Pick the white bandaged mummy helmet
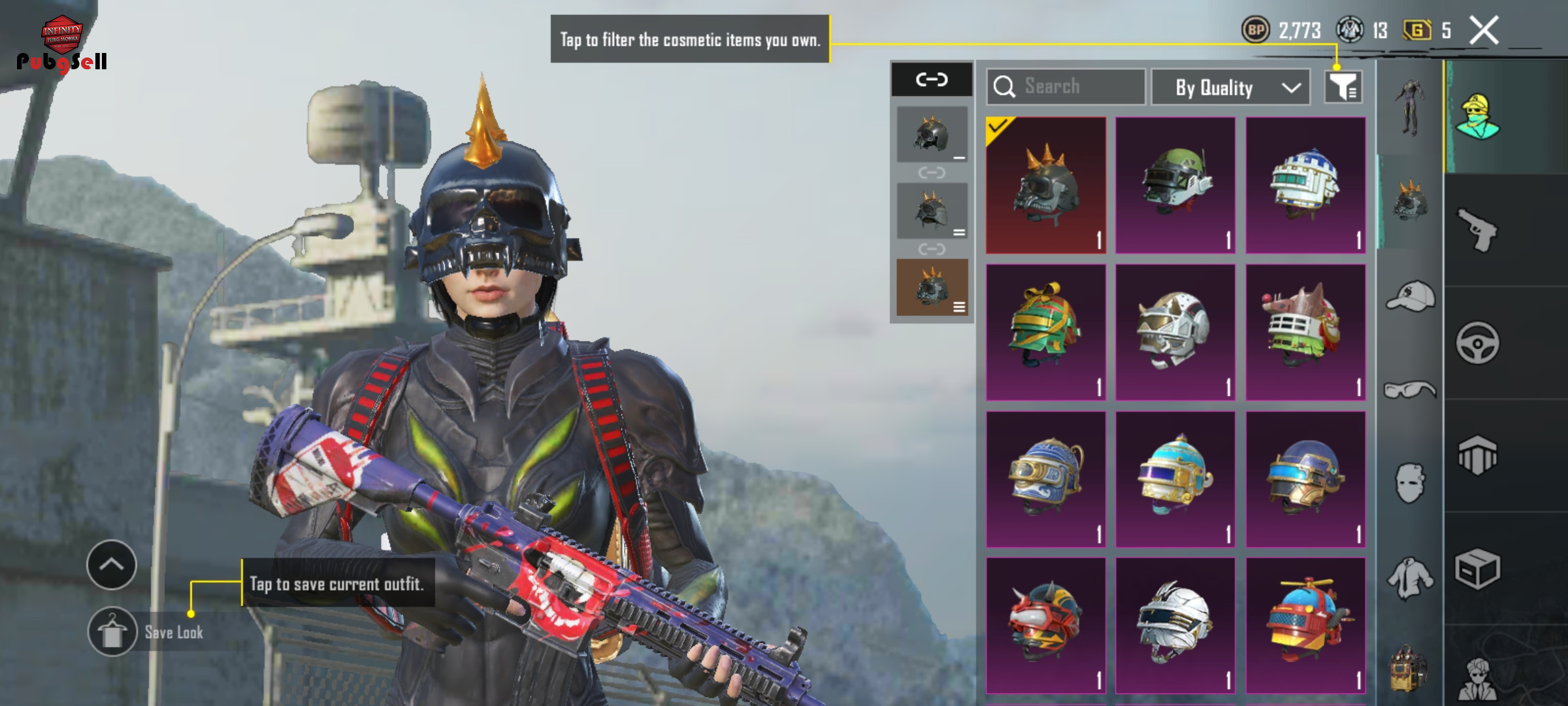 [1175, 625]
